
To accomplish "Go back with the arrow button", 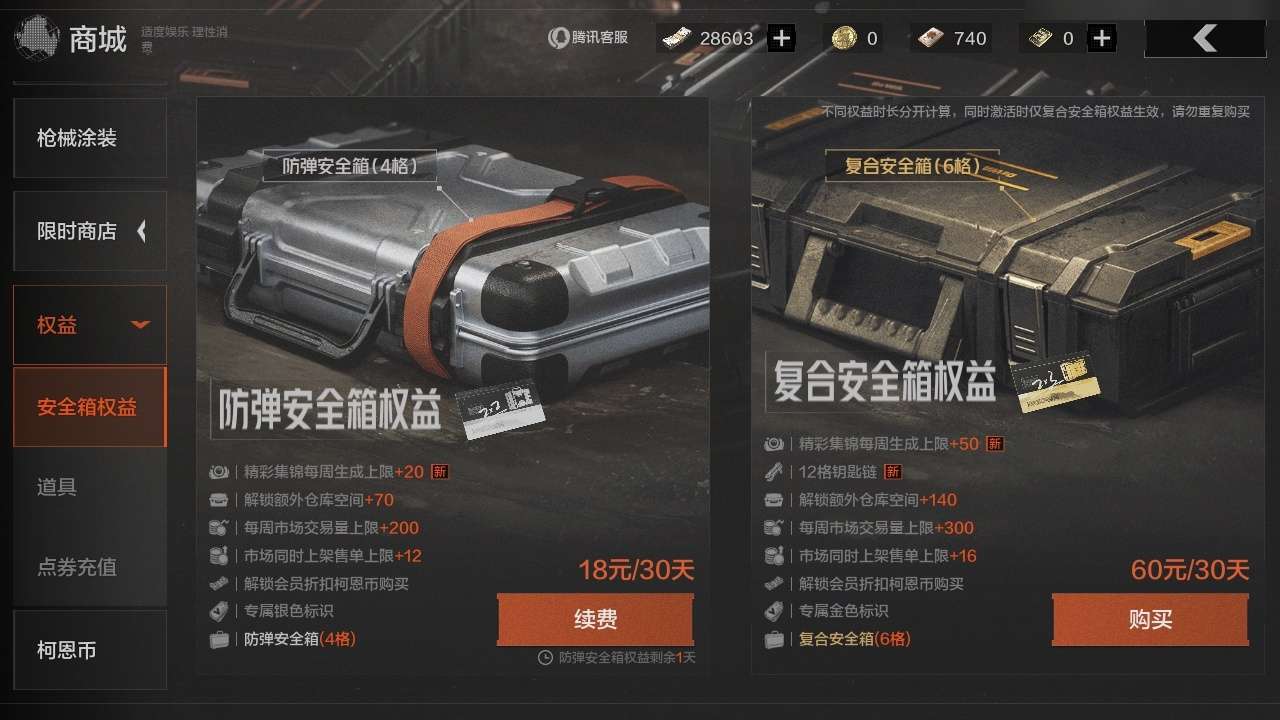I will [1205, 39].
